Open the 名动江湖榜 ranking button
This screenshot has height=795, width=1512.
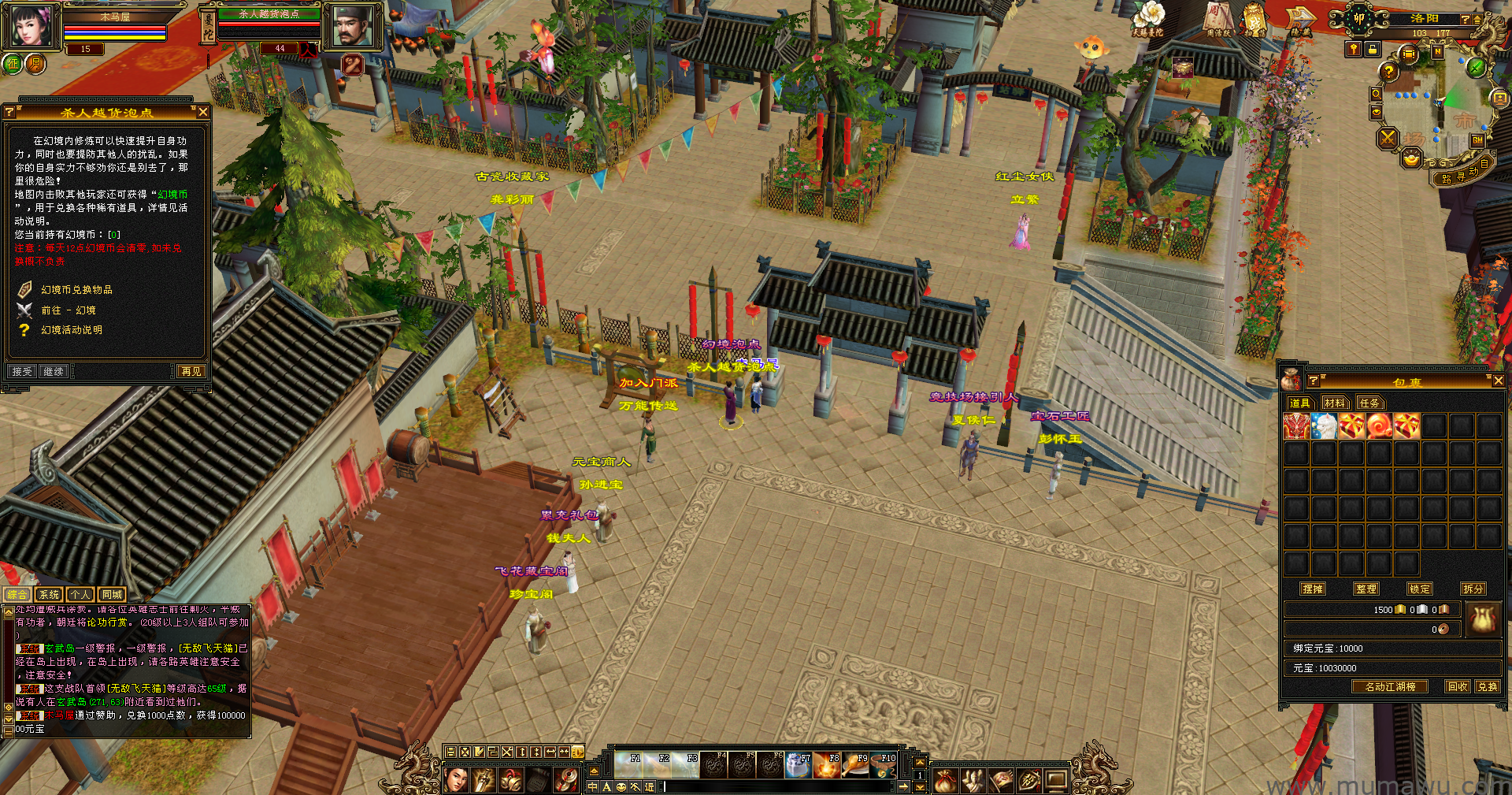(1390, 686)
